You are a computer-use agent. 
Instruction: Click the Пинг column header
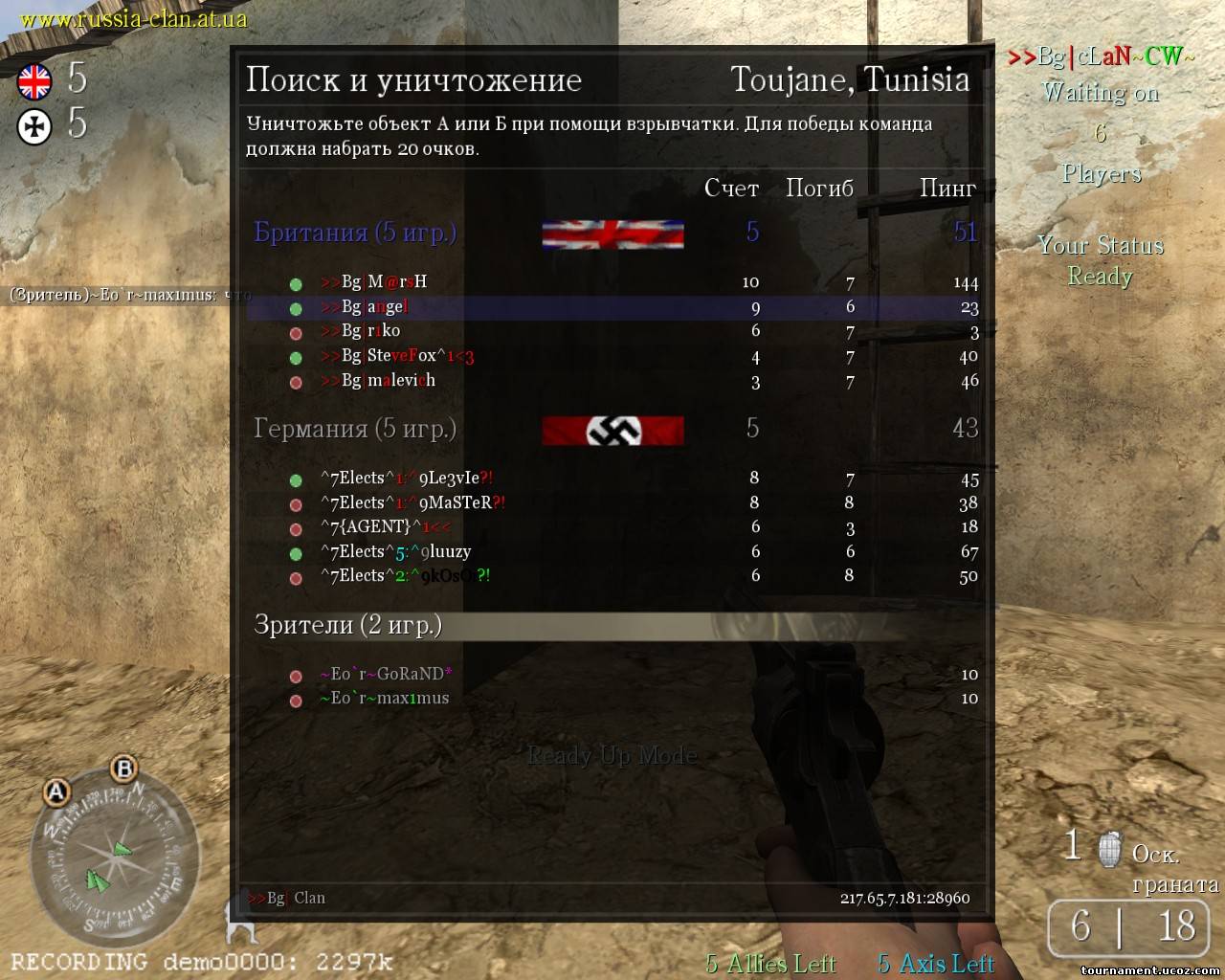coord(947,189)
